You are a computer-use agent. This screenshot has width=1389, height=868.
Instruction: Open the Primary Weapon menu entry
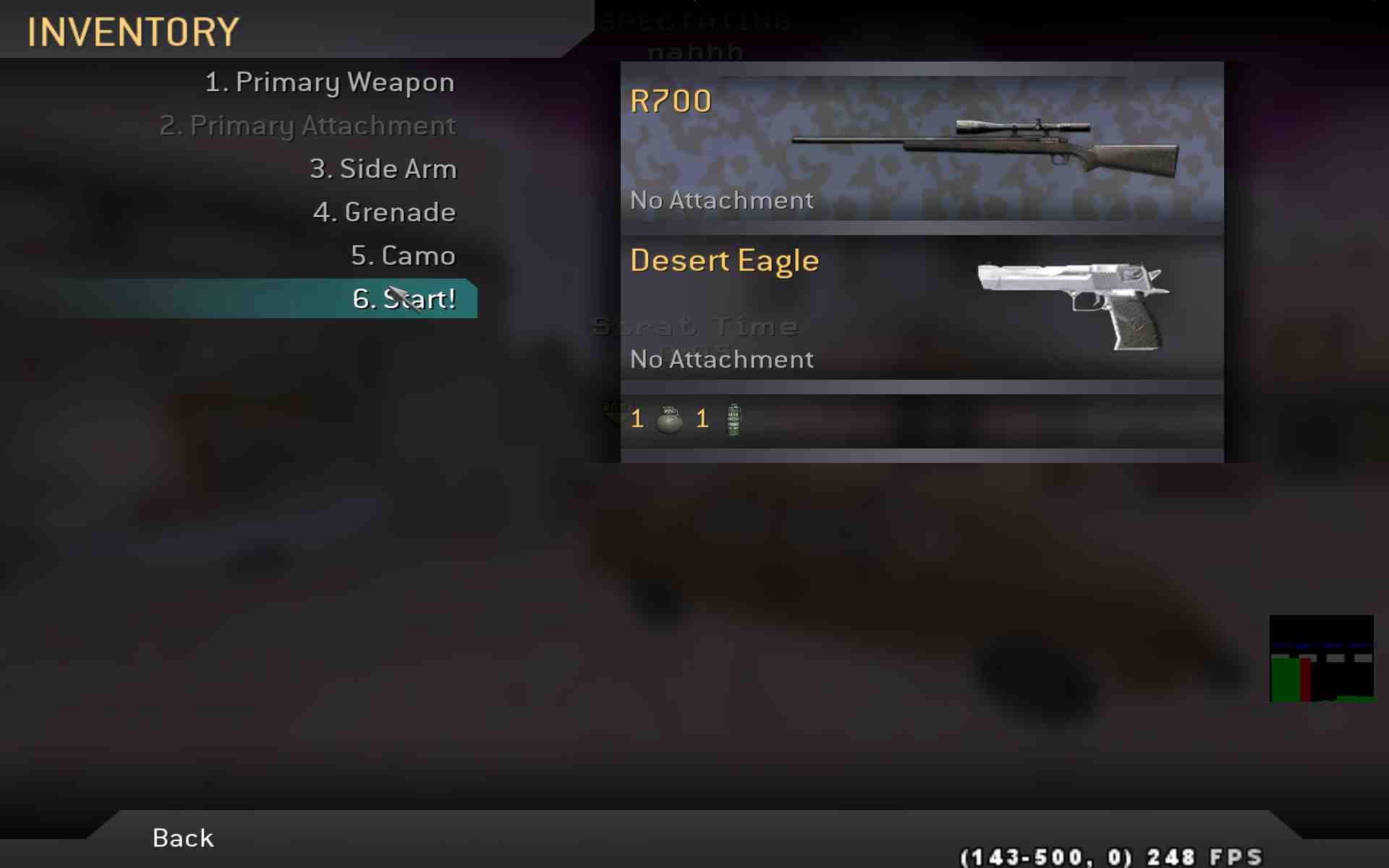click(x=330, y=82)
